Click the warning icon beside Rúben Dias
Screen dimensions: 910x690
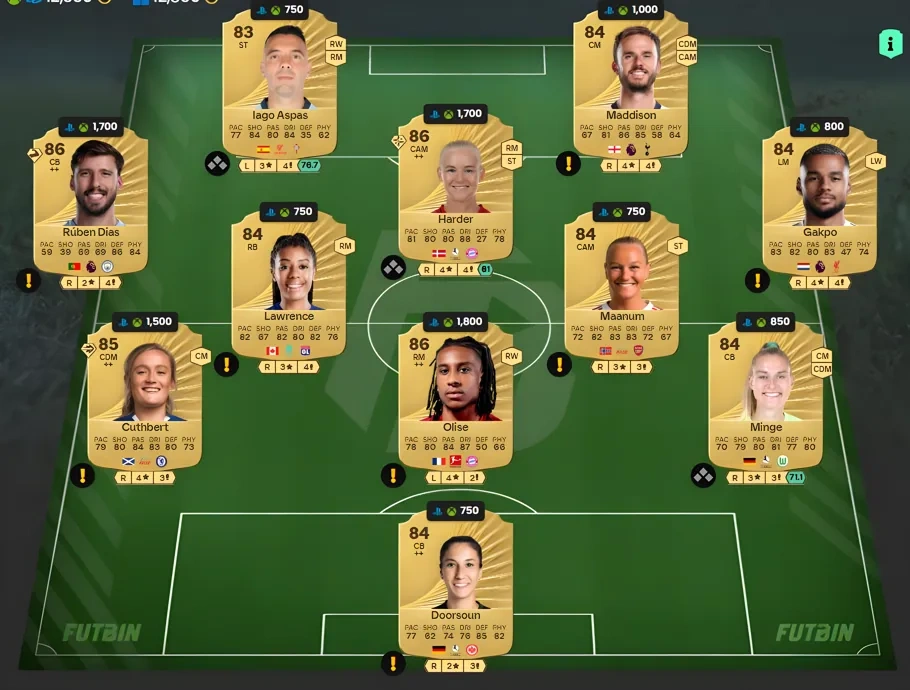(x=30, y=280)
